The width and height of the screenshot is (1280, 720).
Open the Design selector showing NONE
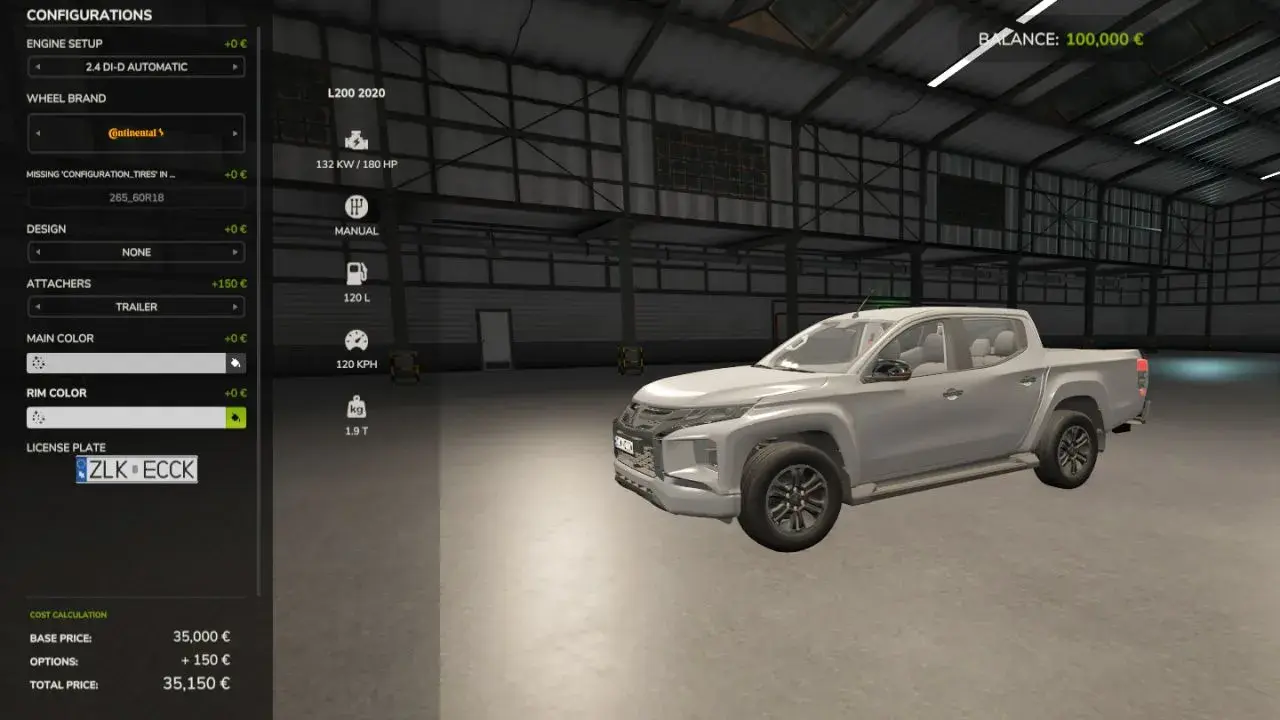pos(136,252)
